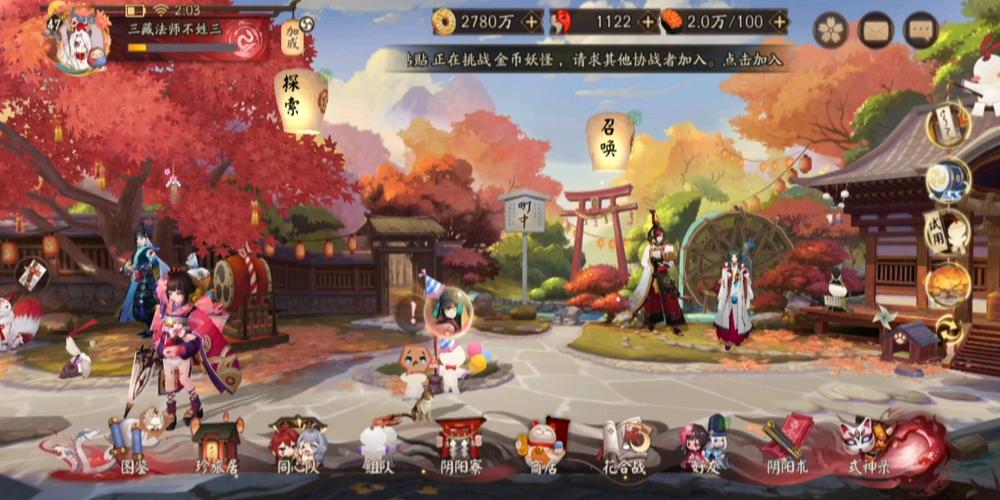This screenshot has width=1000, height=500.
Task: Add more gold coins with plus button
Action: coord(530,21)
